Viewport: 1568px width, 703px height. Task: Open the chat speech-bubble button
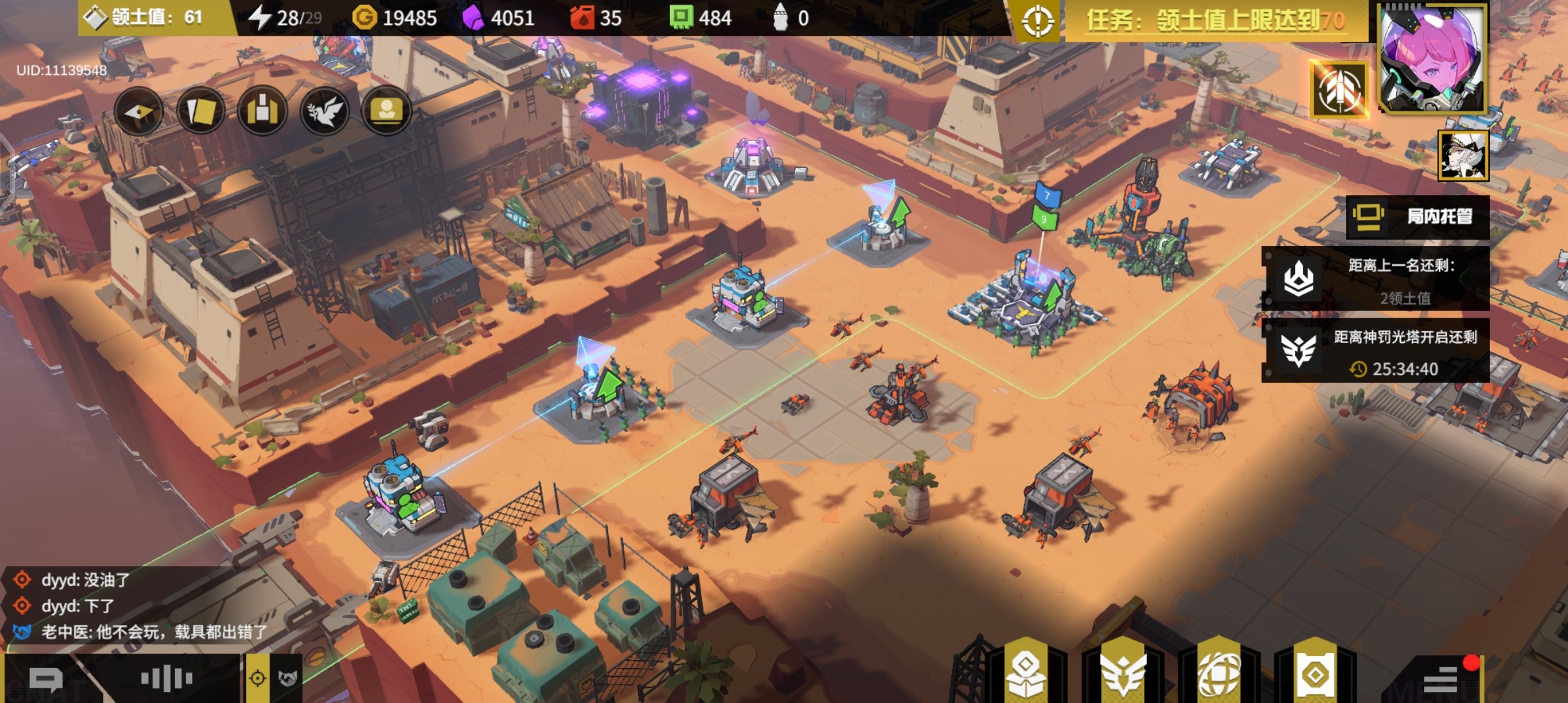46,680
